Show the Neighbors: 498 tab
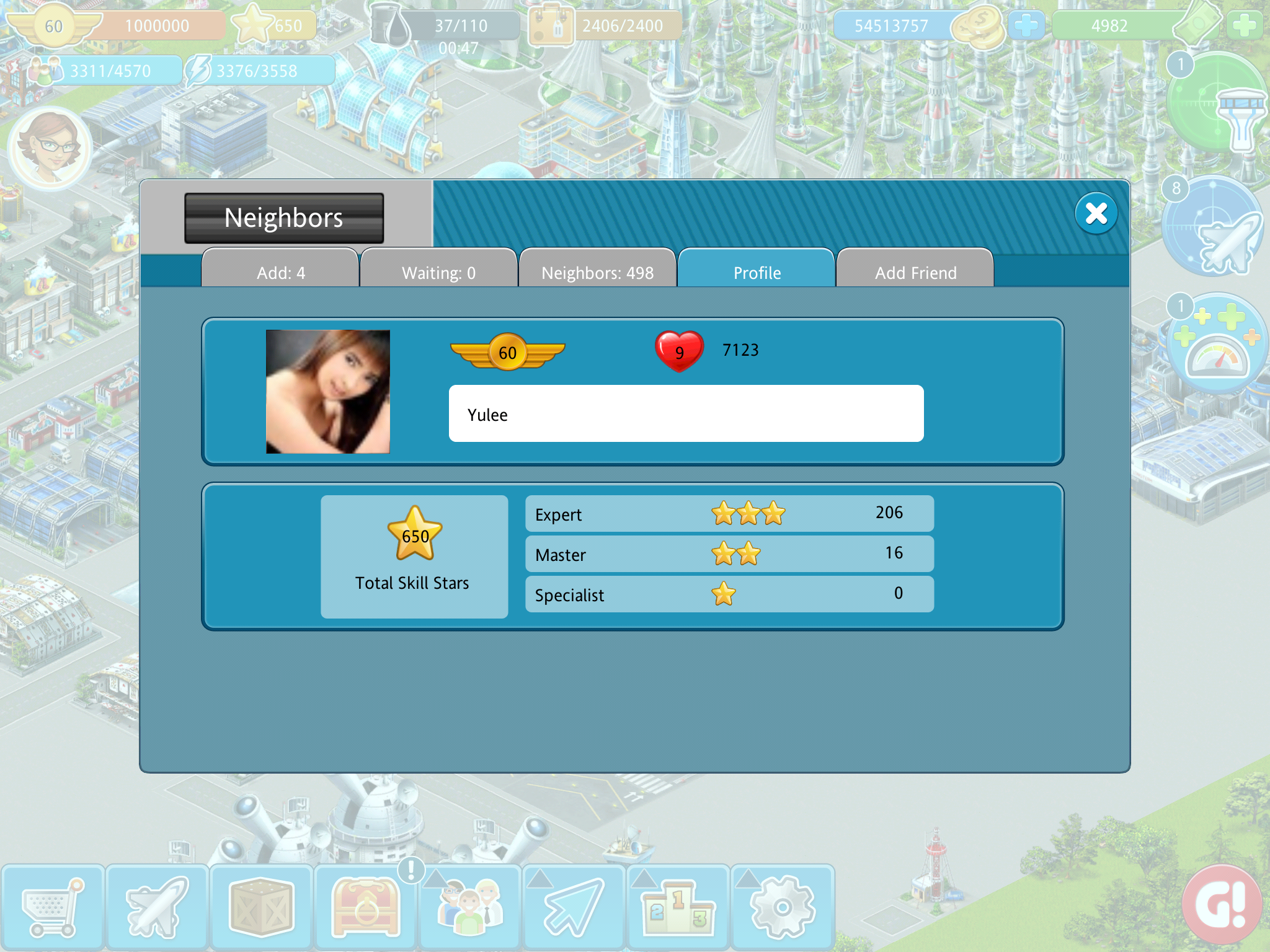1270x952 pixels. (597, 271)
